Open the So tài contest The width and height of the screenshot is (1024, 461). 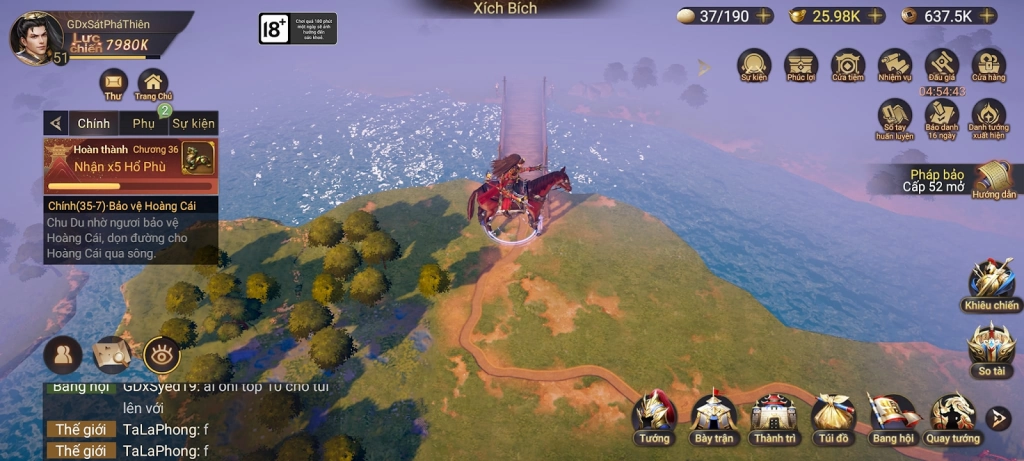991,346
